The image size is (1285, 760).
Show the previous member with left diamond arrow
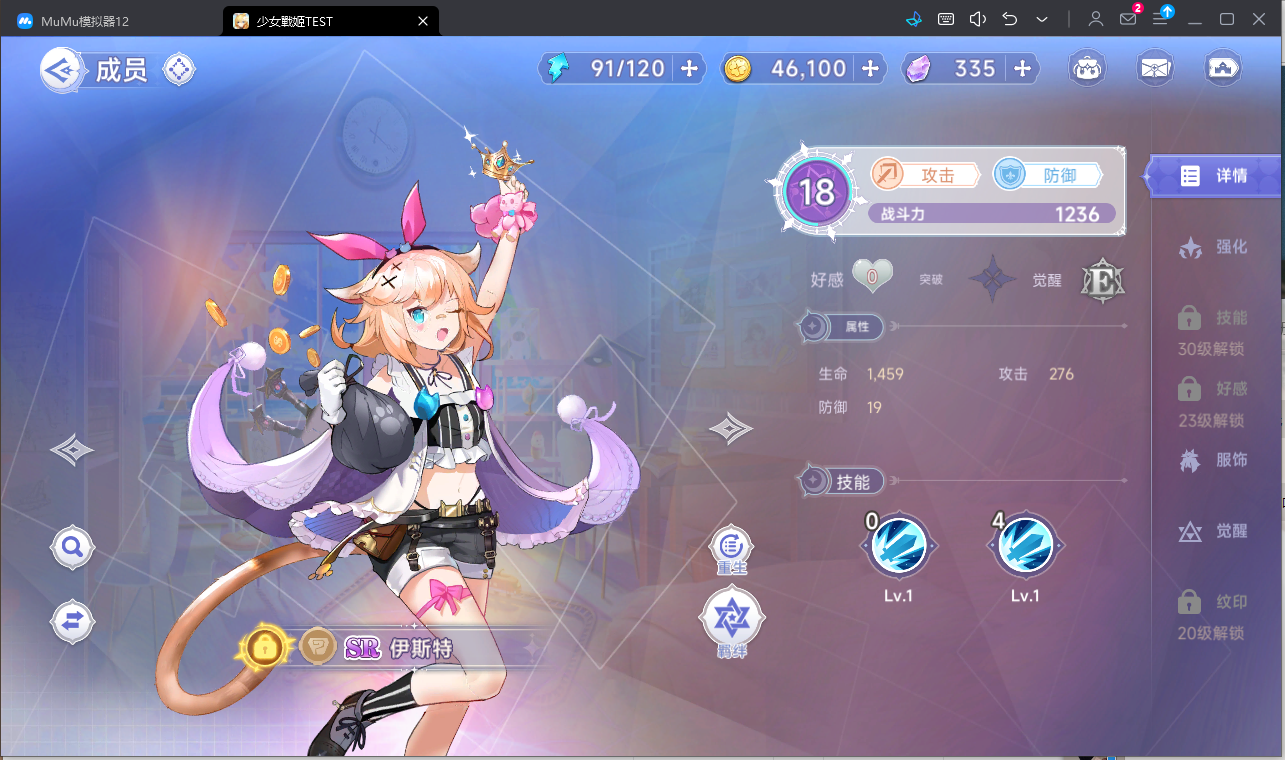72,450
